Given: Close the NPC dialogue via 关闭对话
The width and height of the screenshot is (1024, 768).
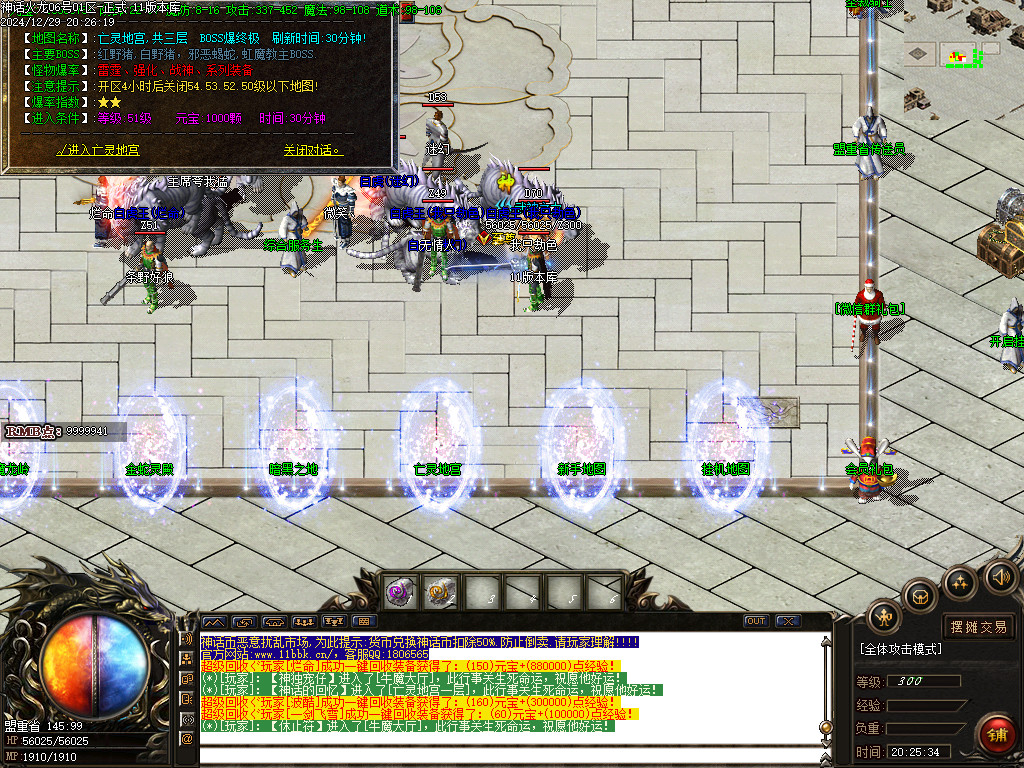Looking at the screenshot, I should (x=312, y=150).
